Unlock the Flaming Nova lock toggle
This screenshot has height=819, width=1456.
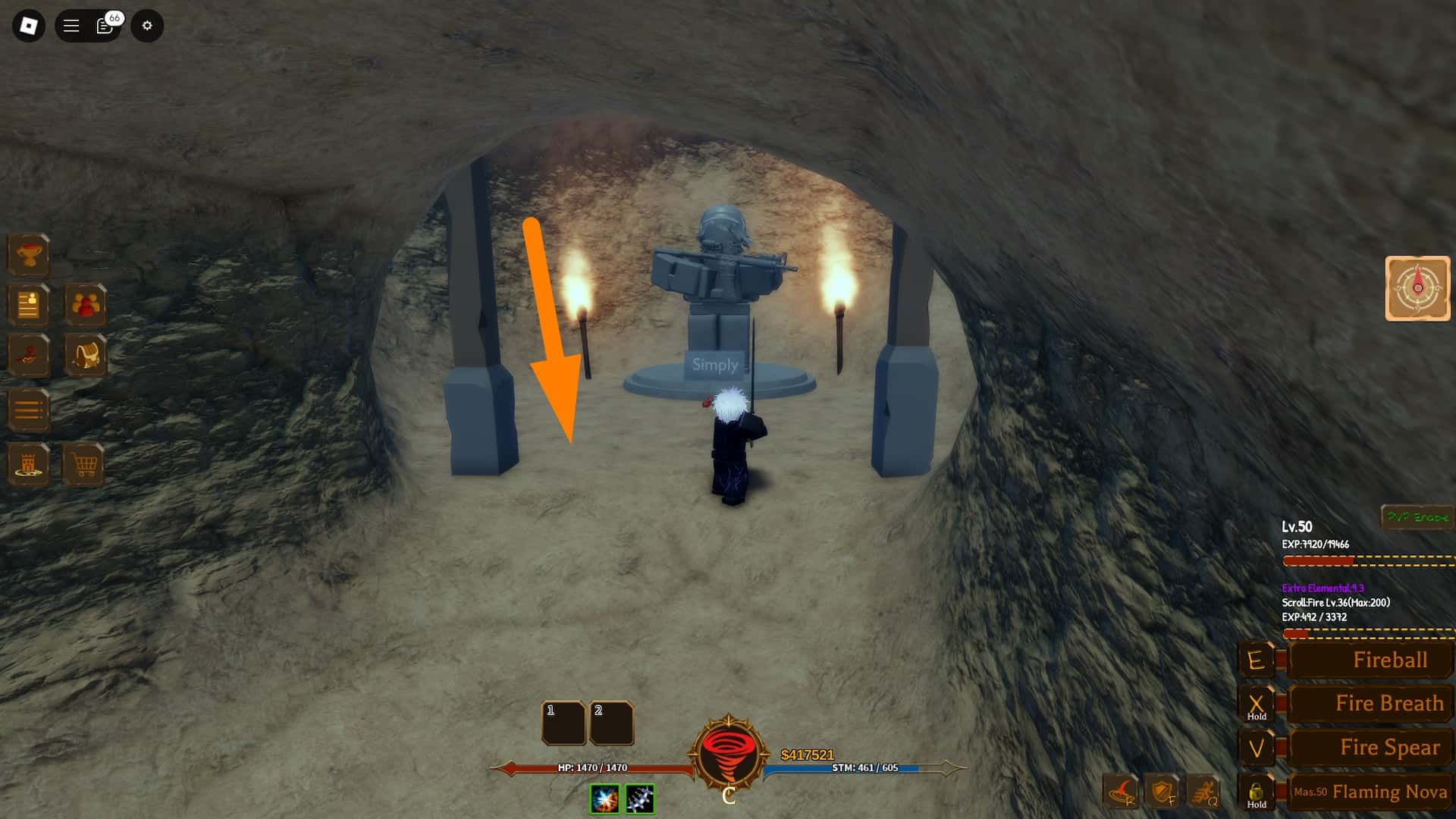tap(1257, 792)
